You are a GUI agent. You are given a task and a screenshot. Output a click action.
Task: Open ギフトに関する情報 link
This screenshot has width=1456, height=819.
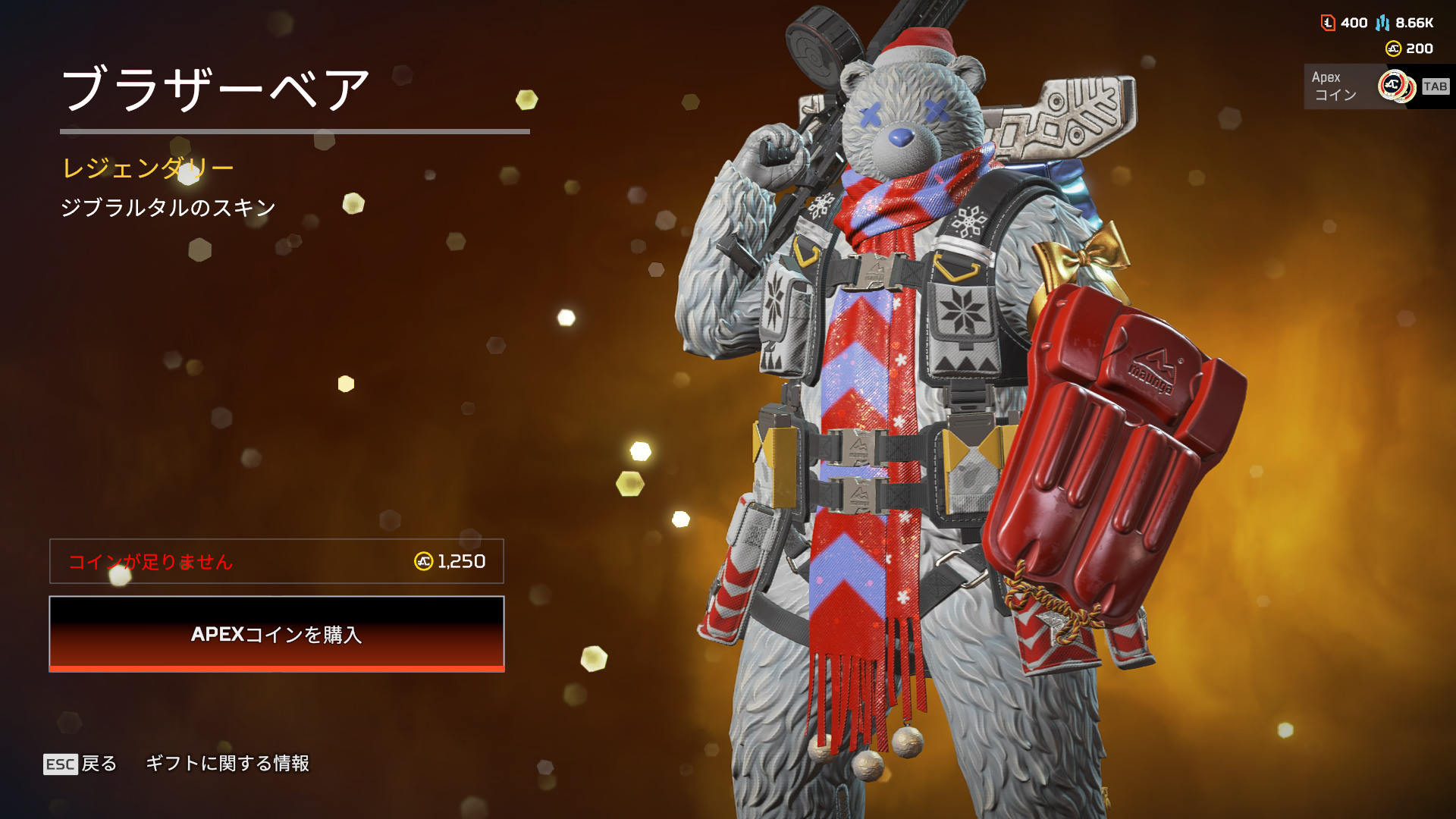(x=227, y=764)
